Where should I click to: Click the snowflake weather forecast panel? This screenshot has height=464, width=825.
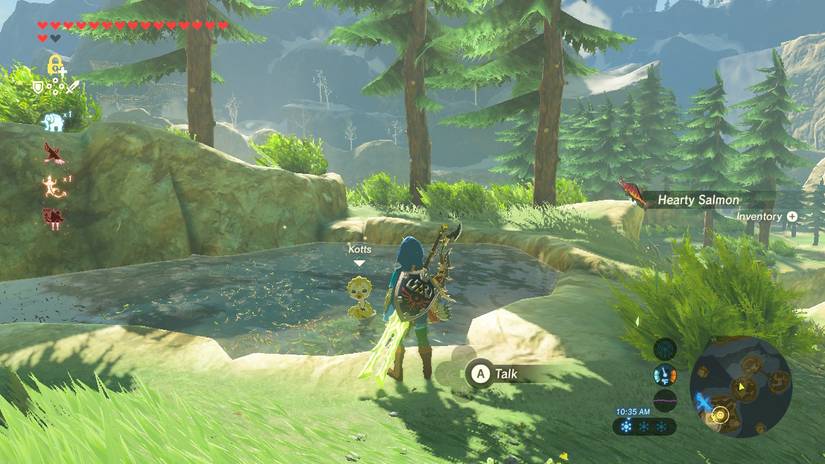645,426
